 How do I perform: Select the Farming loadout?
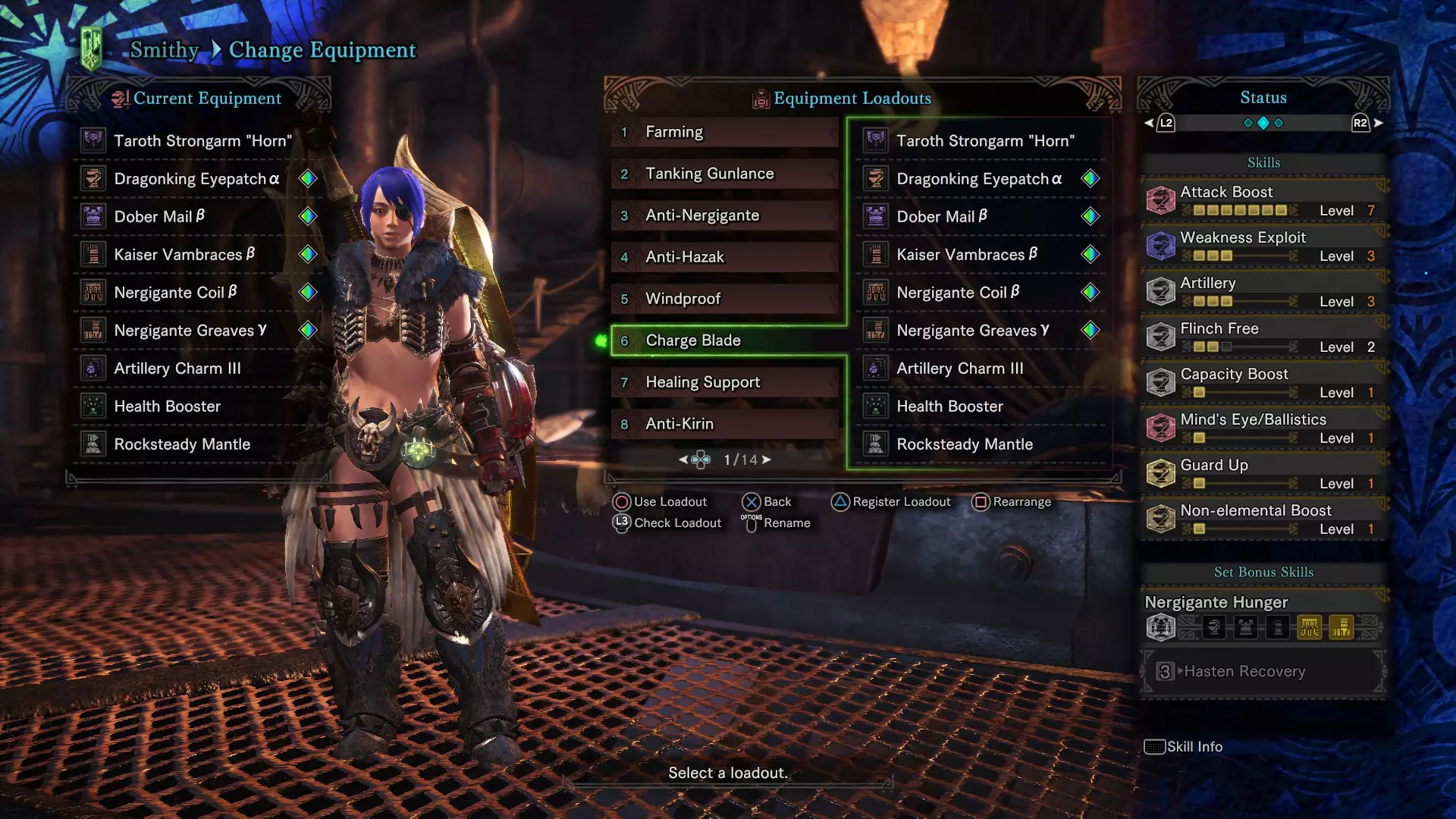(724, 132)
